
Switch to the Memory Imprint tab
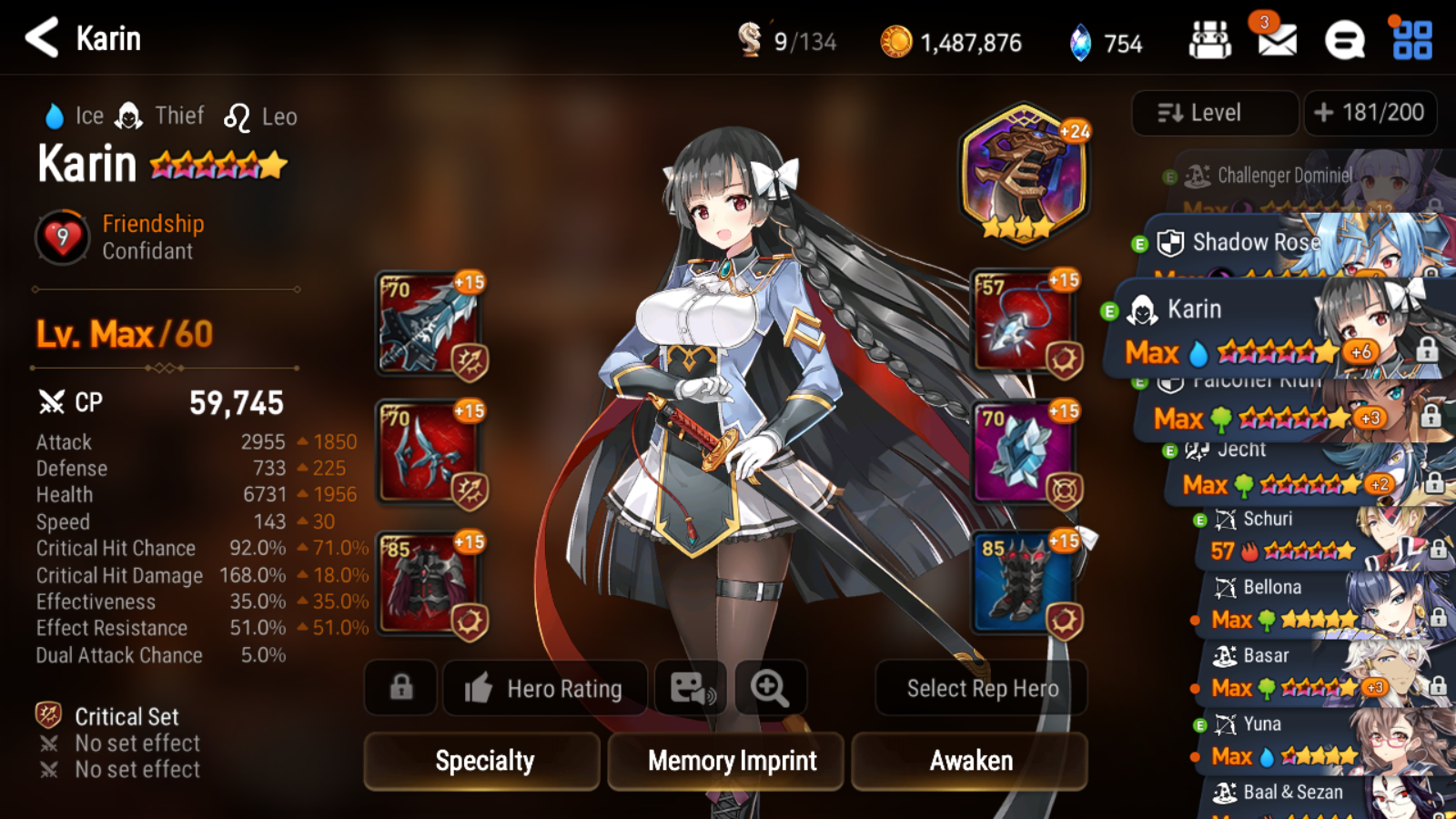(724, 762)
